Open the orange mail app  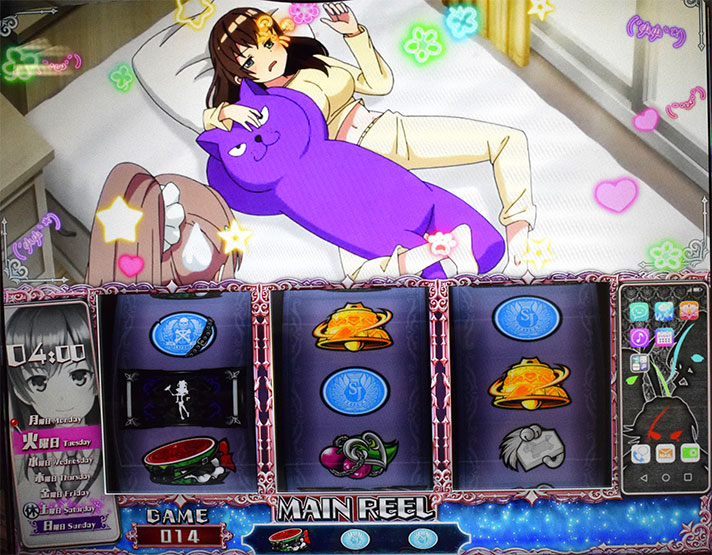click(663, 453)
